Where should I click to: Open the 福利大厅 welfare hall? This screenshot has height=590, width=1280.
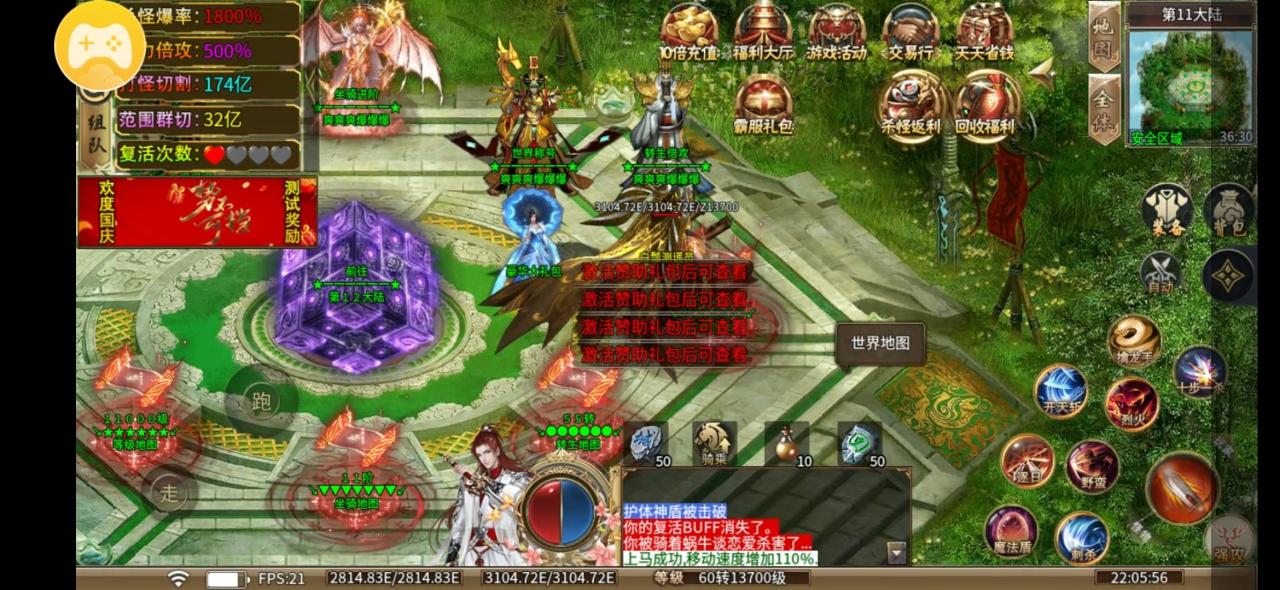(763, 30)
